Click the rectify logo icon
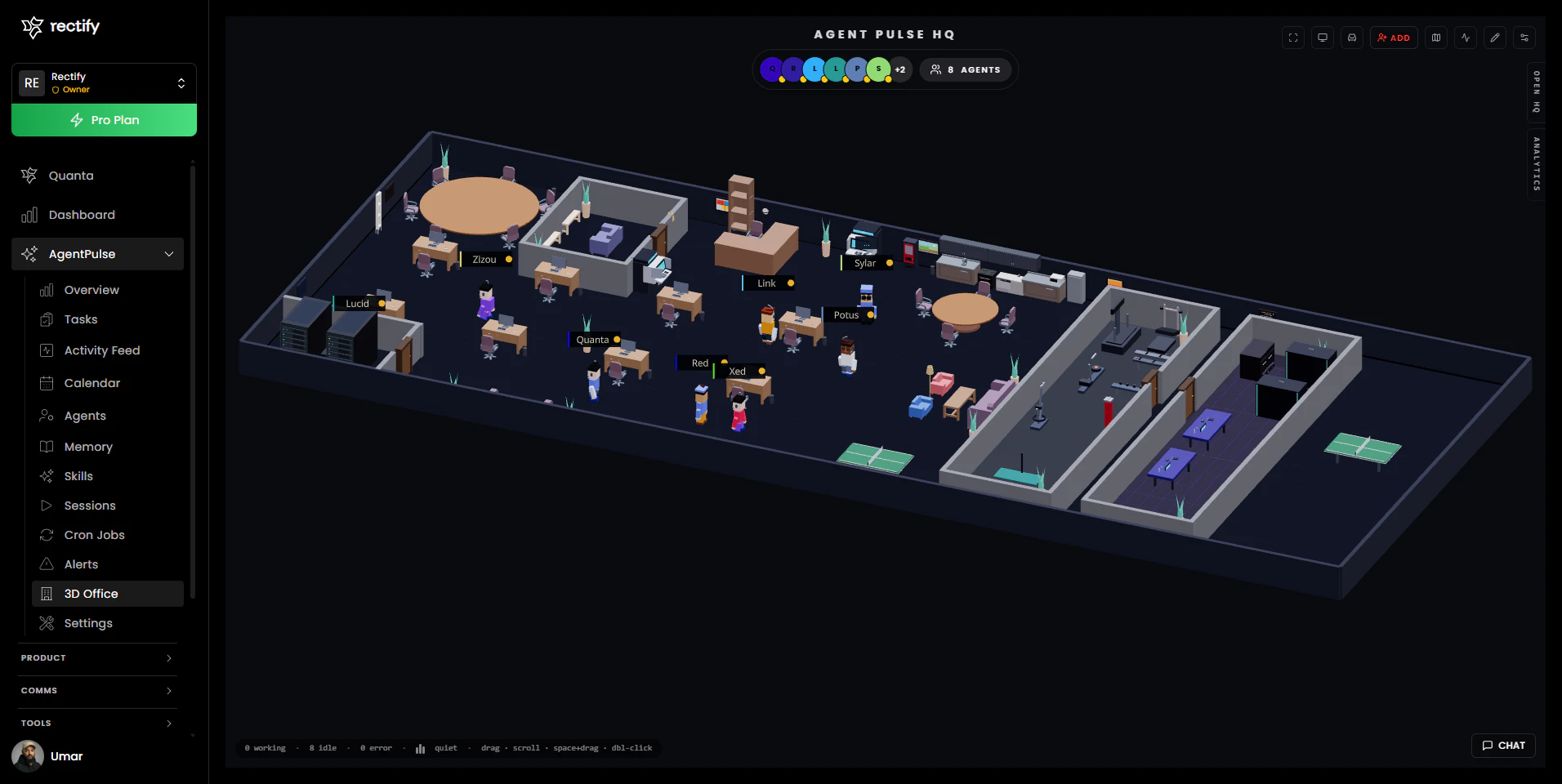 (x=31, y=26)
